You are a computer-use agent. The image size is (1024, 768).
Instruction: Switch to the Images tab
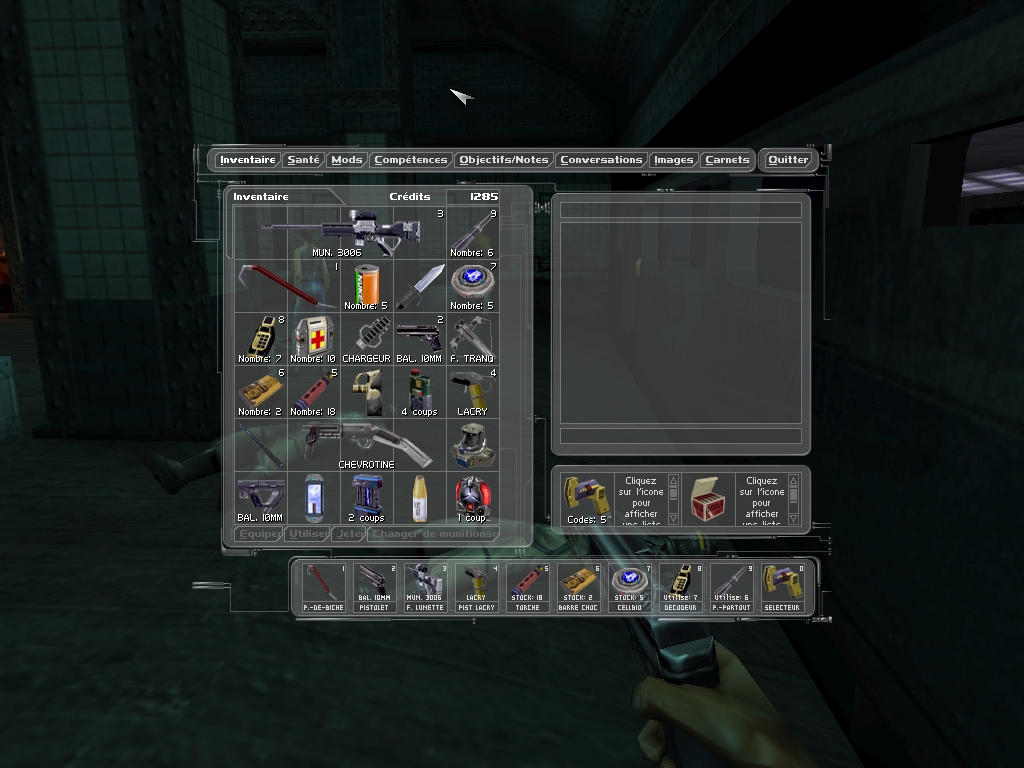click(x=673, y=160)
